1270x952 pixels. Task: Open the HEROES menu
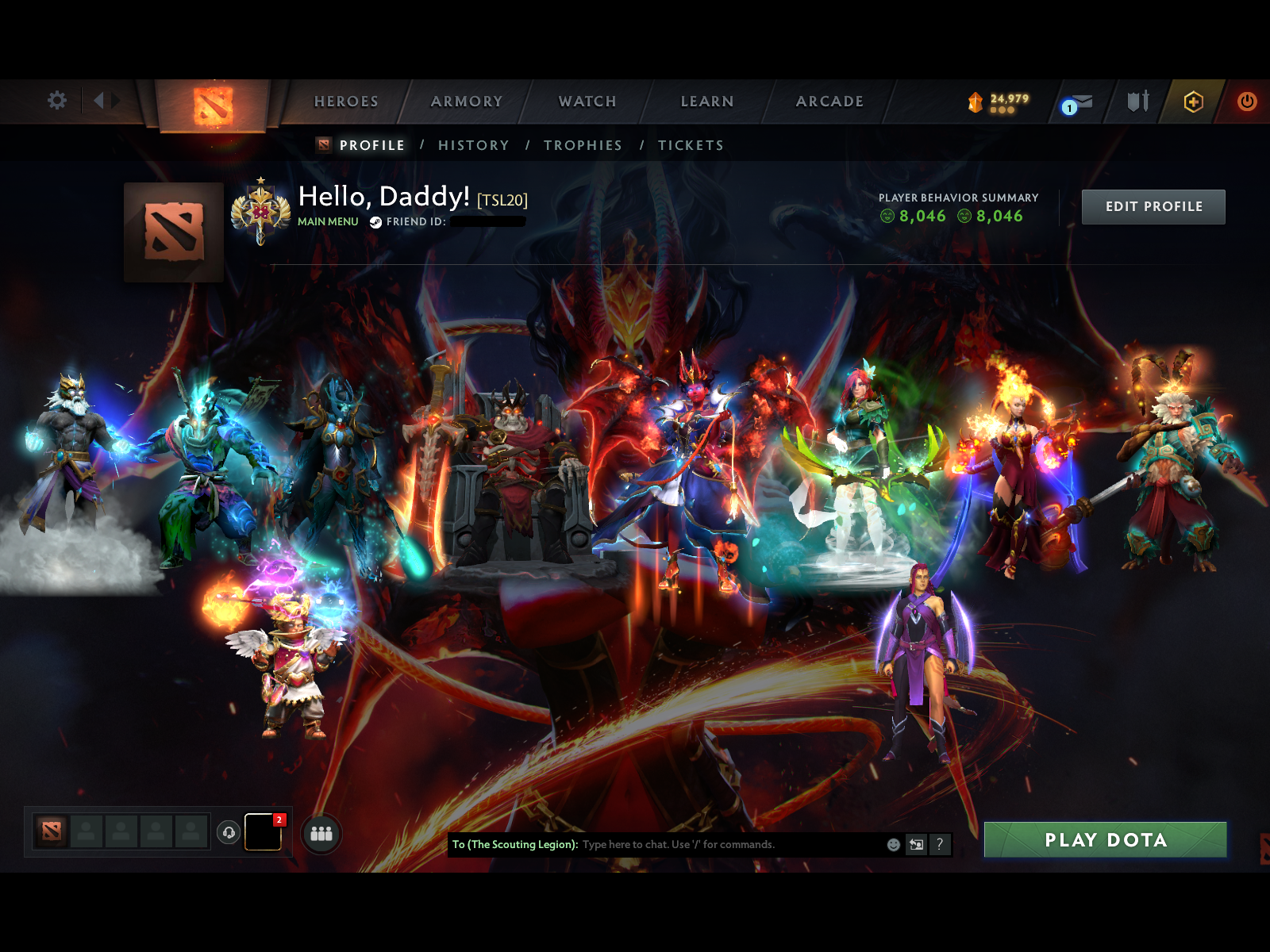click(346, 102)
